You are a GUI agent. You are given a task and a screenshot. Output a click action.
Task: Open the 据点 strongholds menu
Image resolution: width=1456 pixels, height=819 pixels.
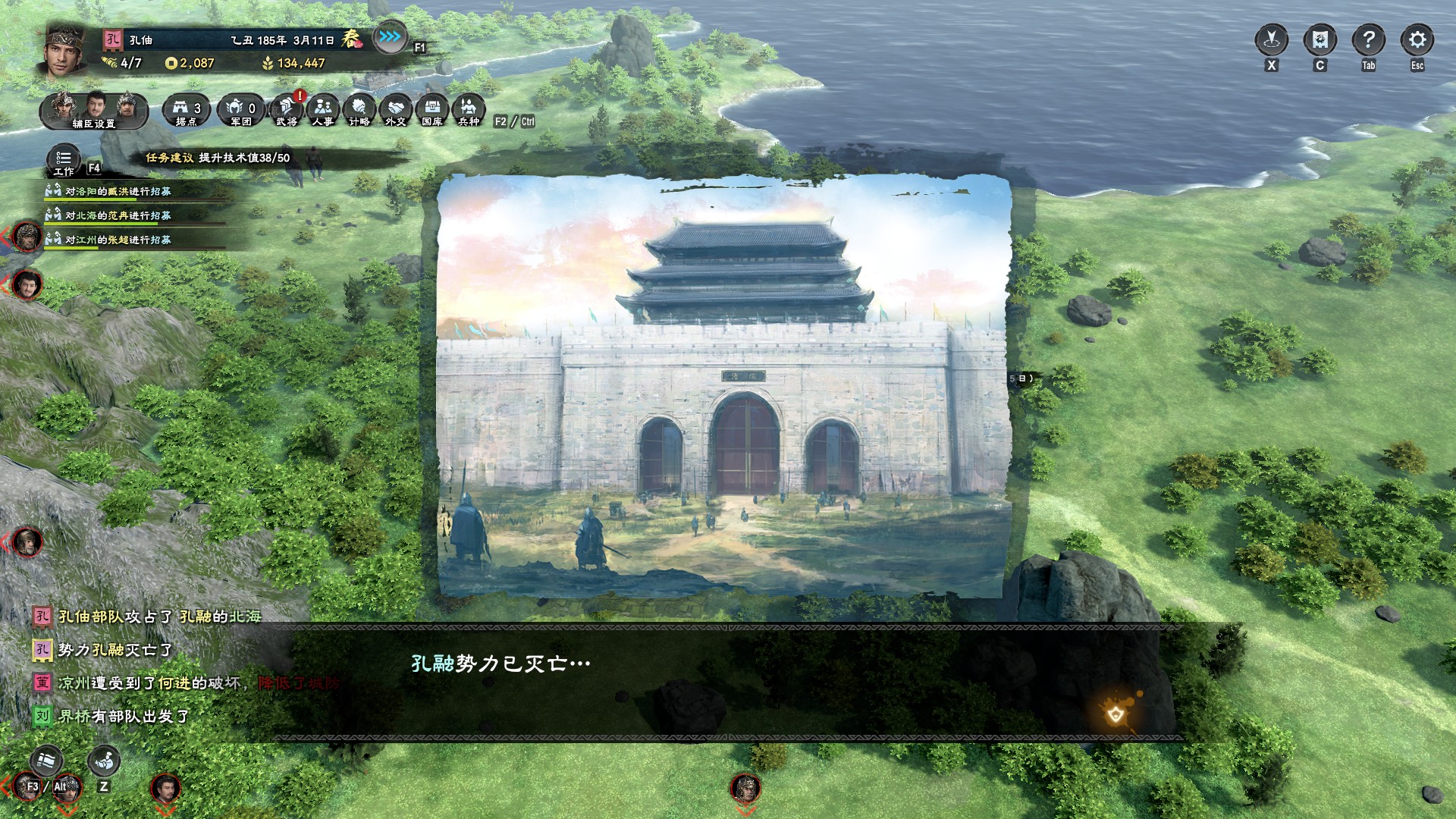point(187,111)
